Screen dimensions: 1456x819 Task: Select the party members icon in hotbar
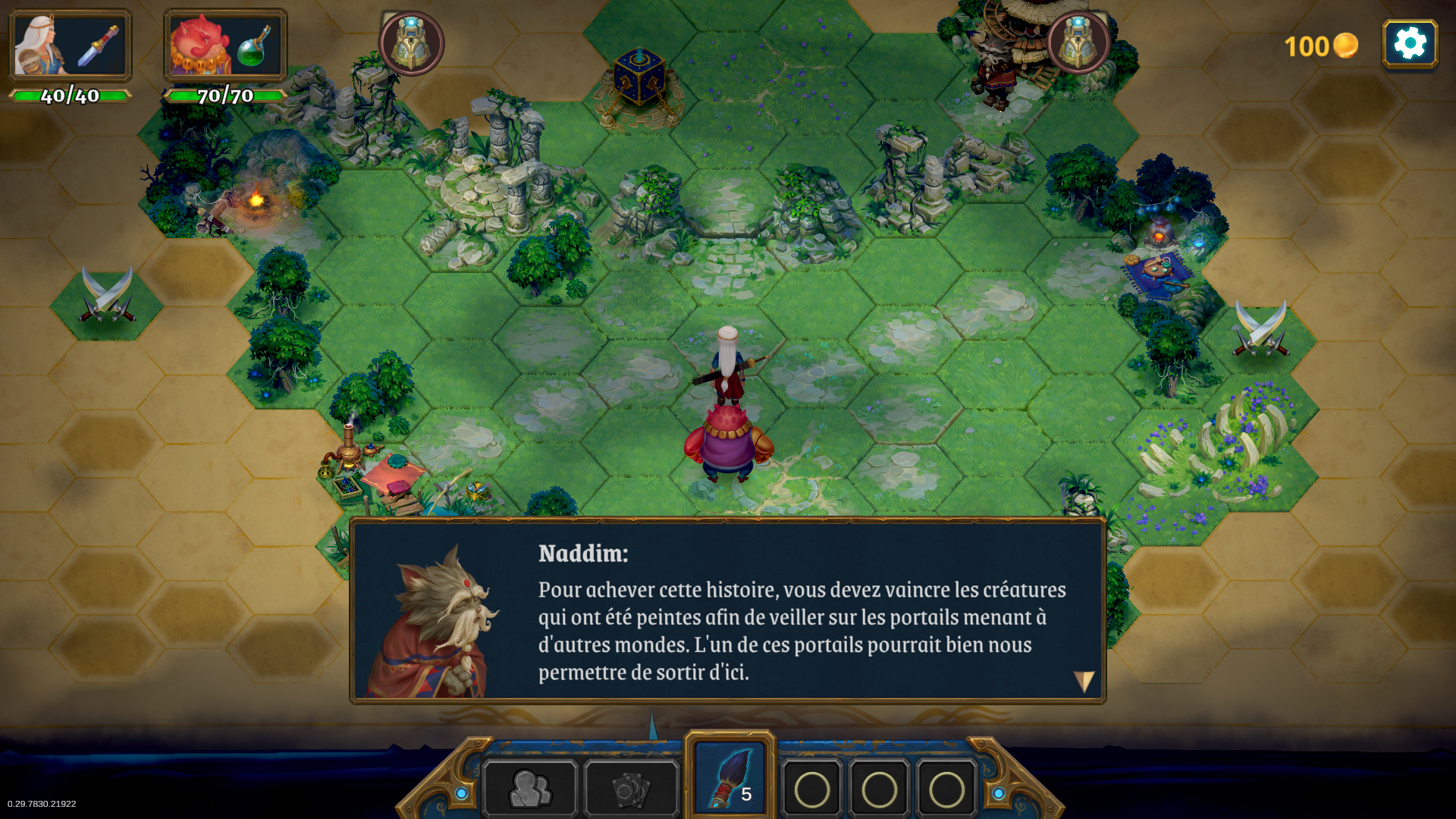tap(531, 789)
